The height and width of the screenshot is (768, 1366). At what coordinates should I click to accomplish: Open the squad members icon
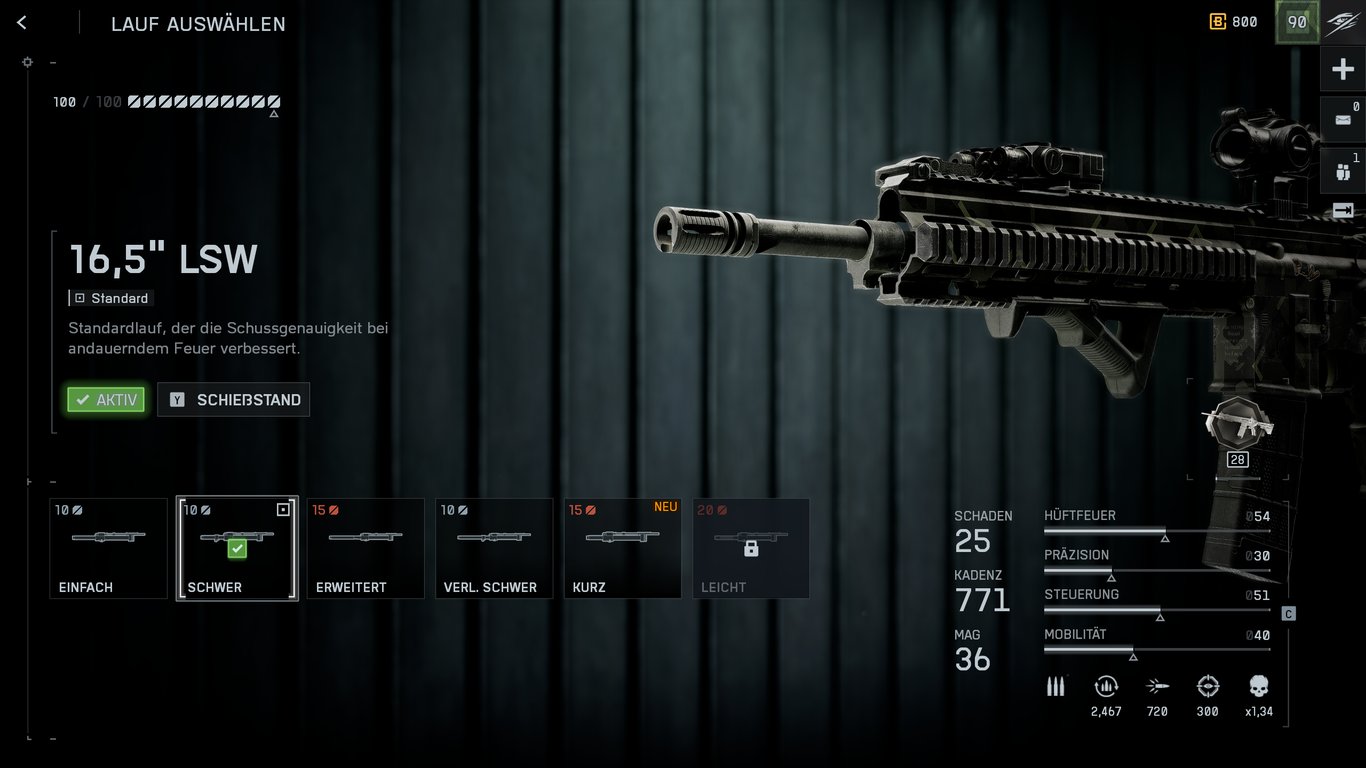click(1342, 171)
